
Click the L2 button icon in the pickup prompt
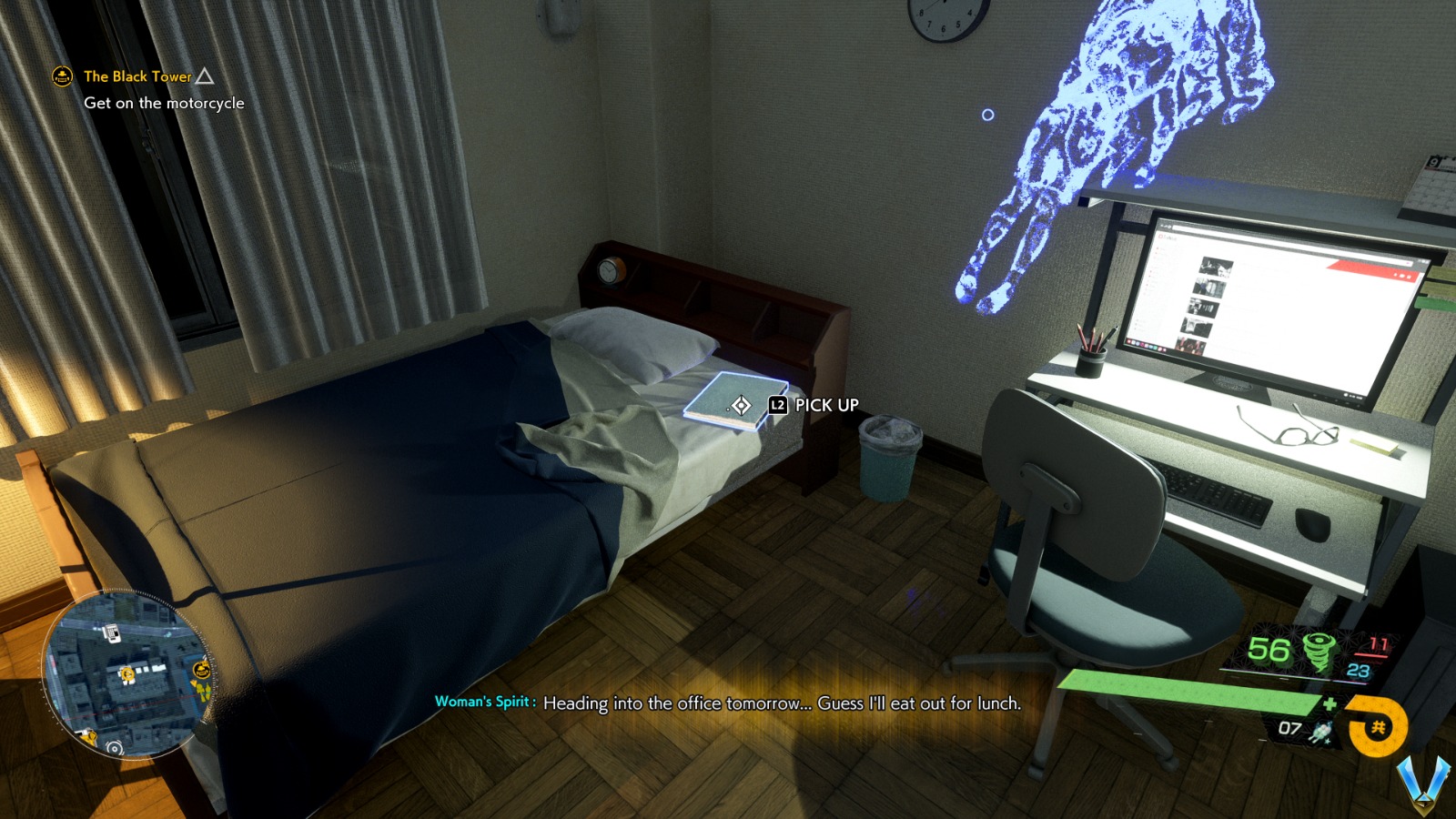(x=776, y=404)
